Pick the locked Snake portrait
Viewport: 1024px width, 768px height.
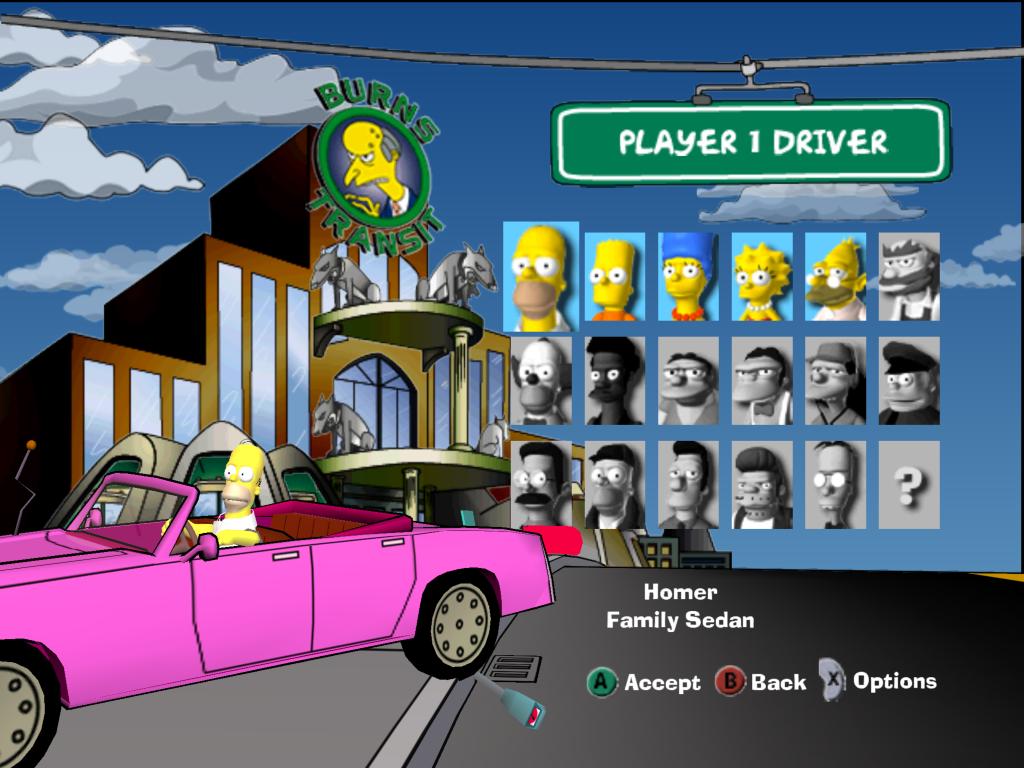(x=762, y=485)
